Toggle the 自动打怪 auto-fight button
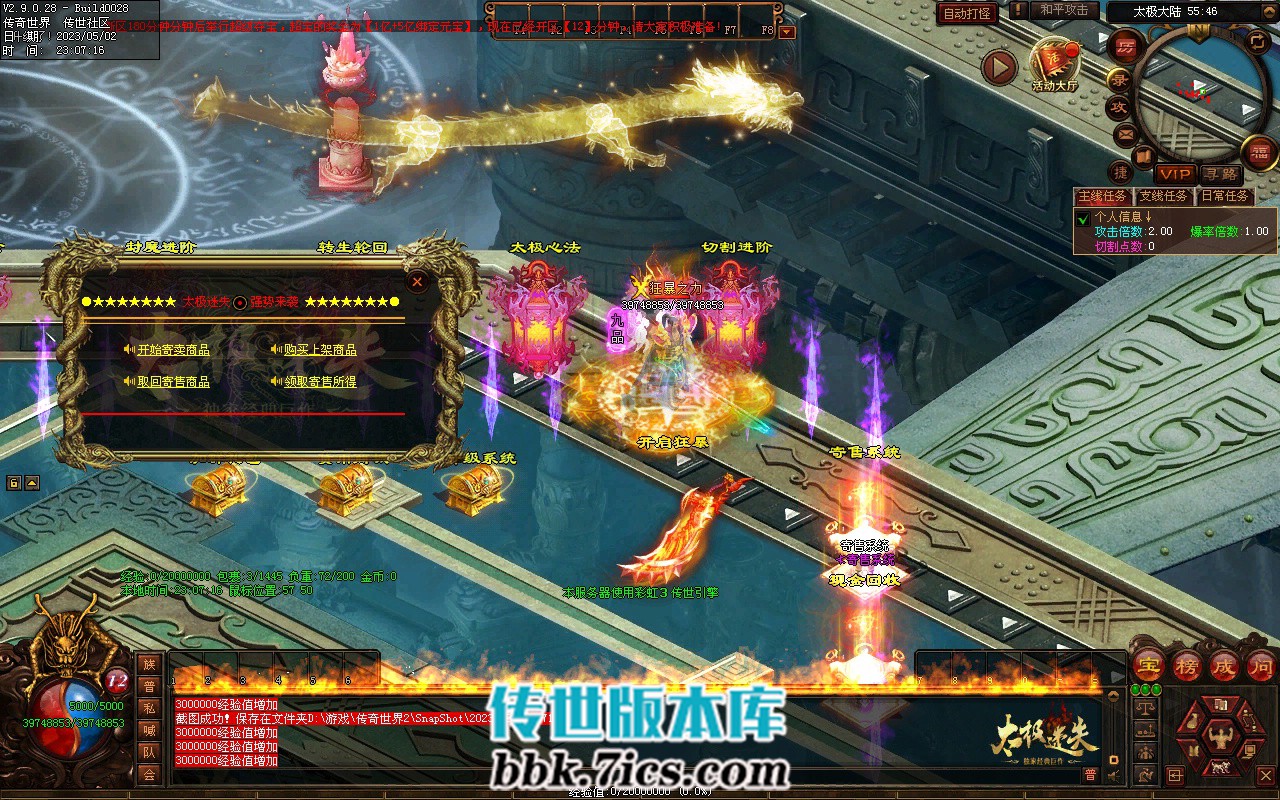1280x800 pixels. pyautogui.click(x=967, y=13)
